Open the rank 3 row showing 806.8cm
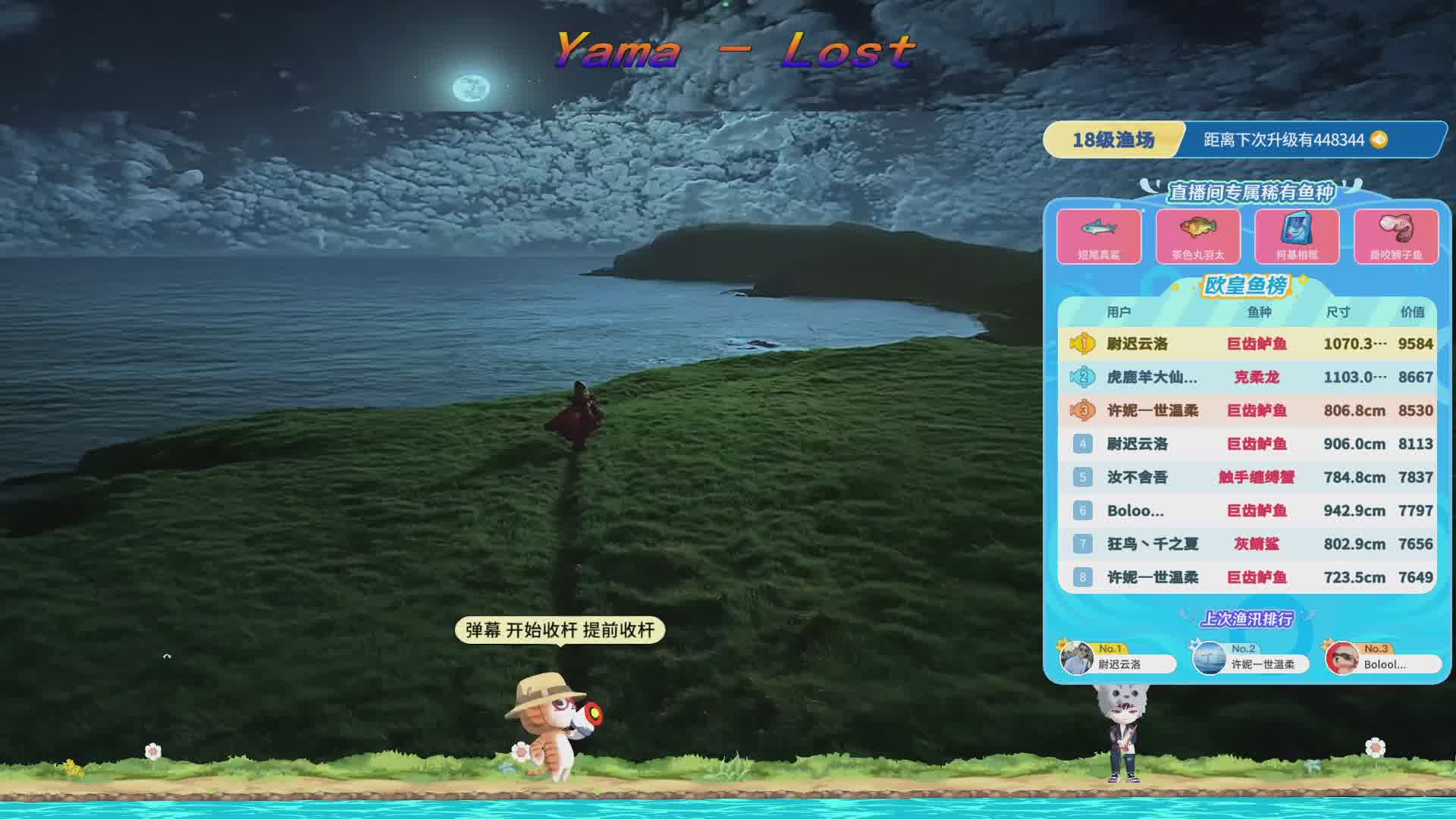This screenshot has height=819, width=1456. tap(1247, 410)
